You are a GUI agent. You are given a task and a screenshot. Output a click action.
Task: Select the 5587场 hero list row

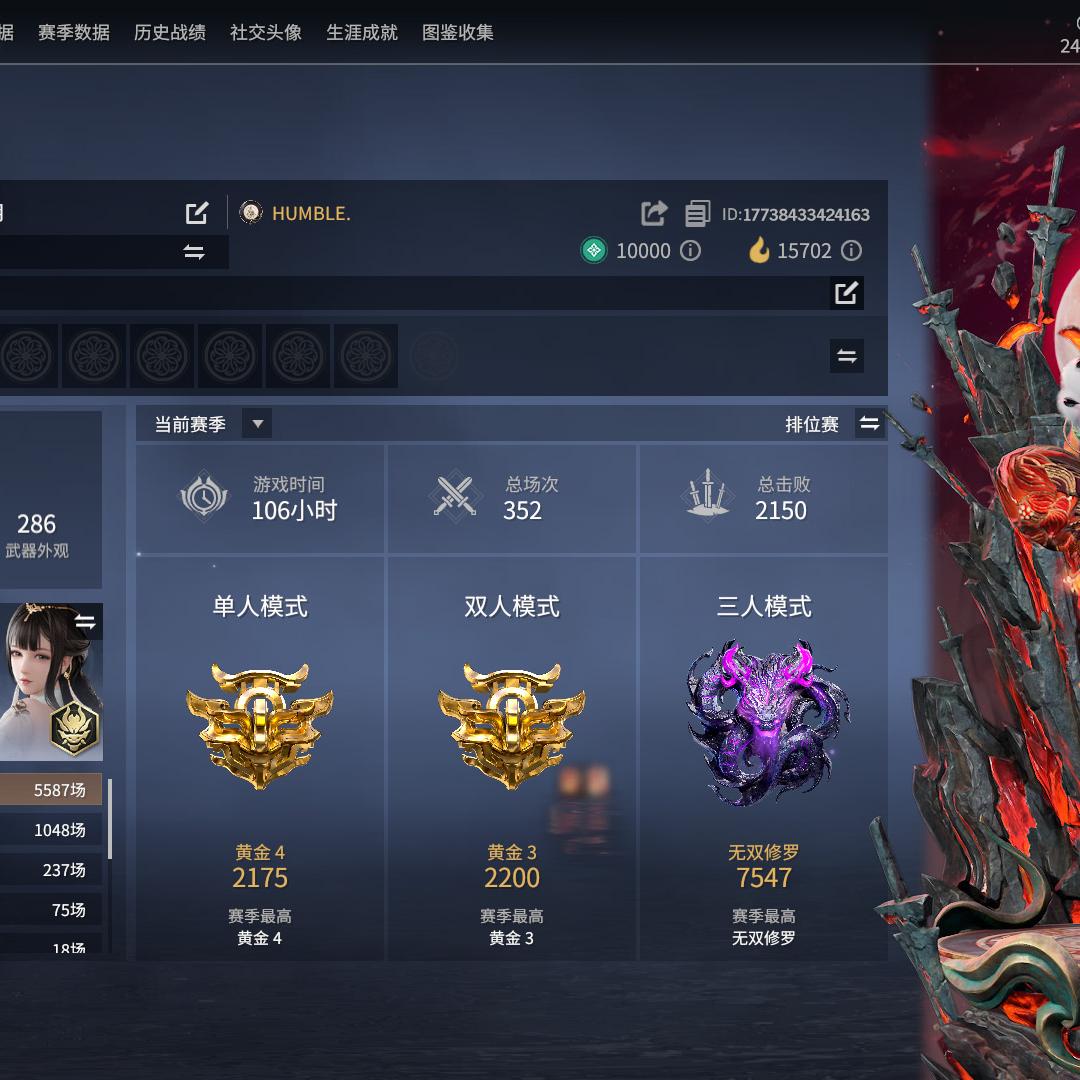[x=50, y=790]
